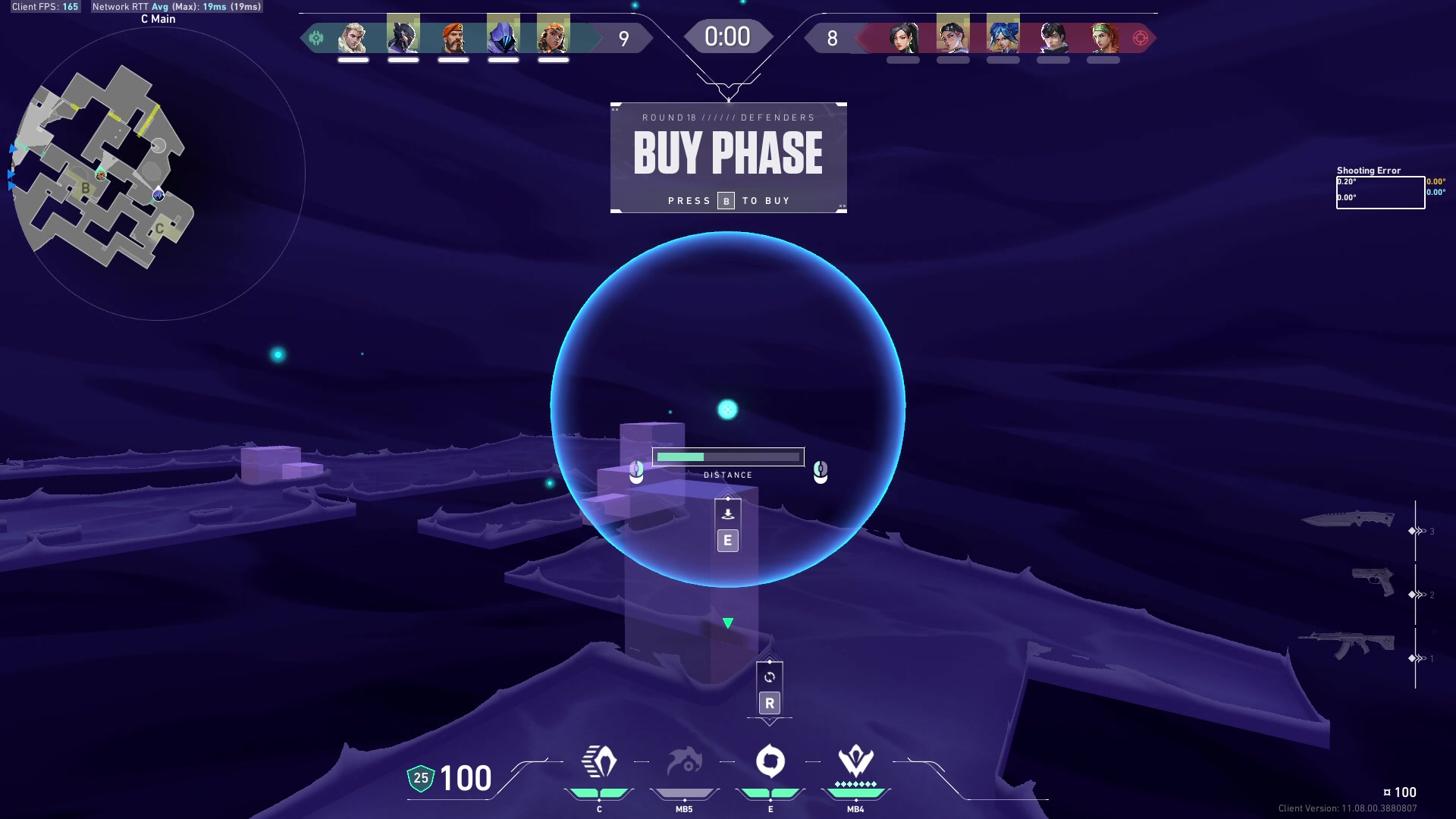
Task: Select Brimstone's orange-beret portrait
Action: click(453, 37)
